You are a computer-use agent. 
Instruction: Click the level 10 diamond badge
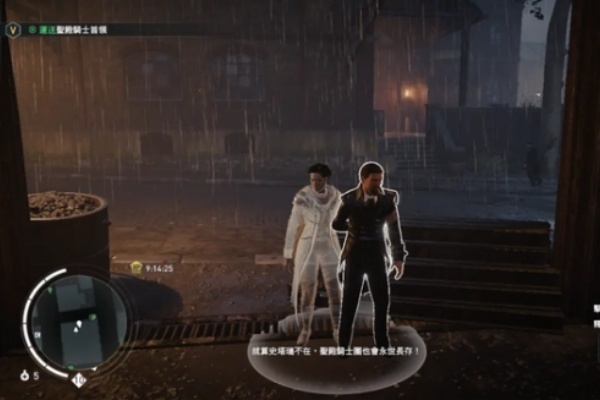click(x=78, y=379)
